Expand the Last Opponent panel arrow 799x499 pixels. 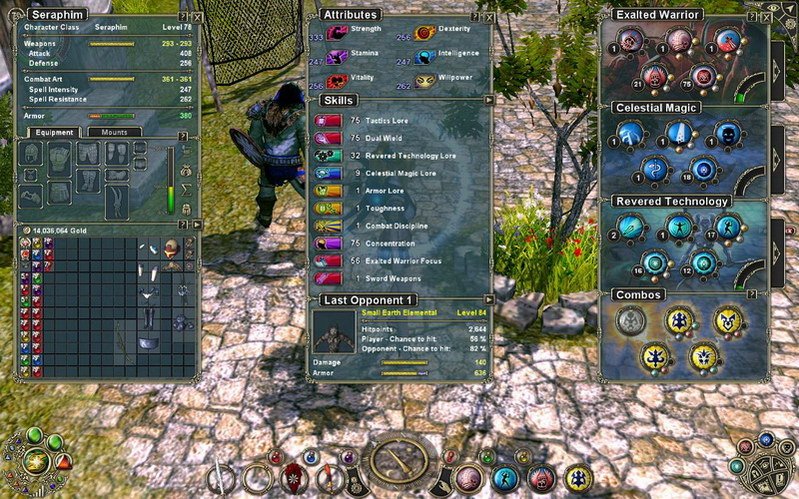[x=487, y=299]
